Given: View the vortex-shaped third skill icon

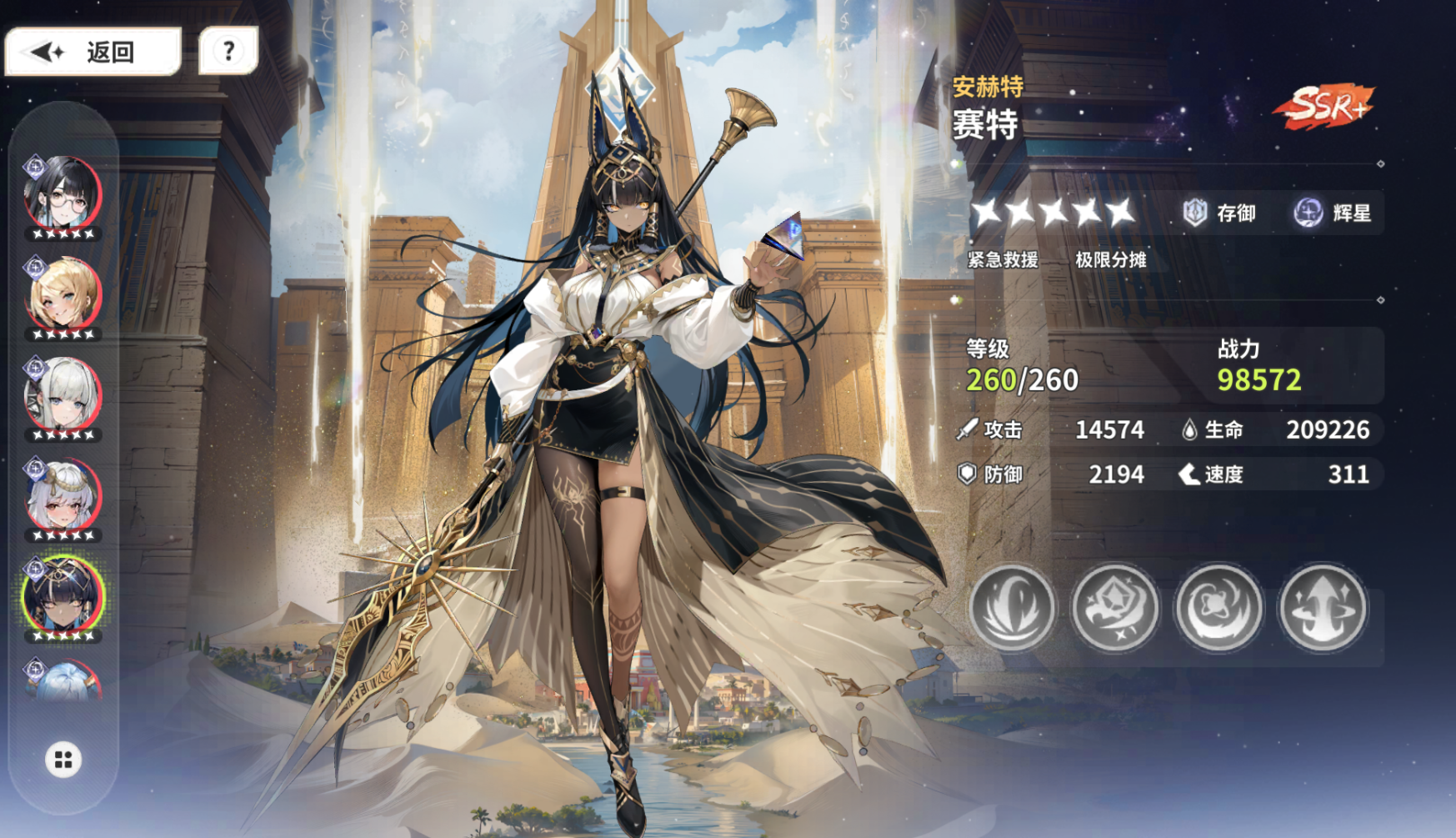Looking at the screenshot, I should click(x=1219, y=608).
